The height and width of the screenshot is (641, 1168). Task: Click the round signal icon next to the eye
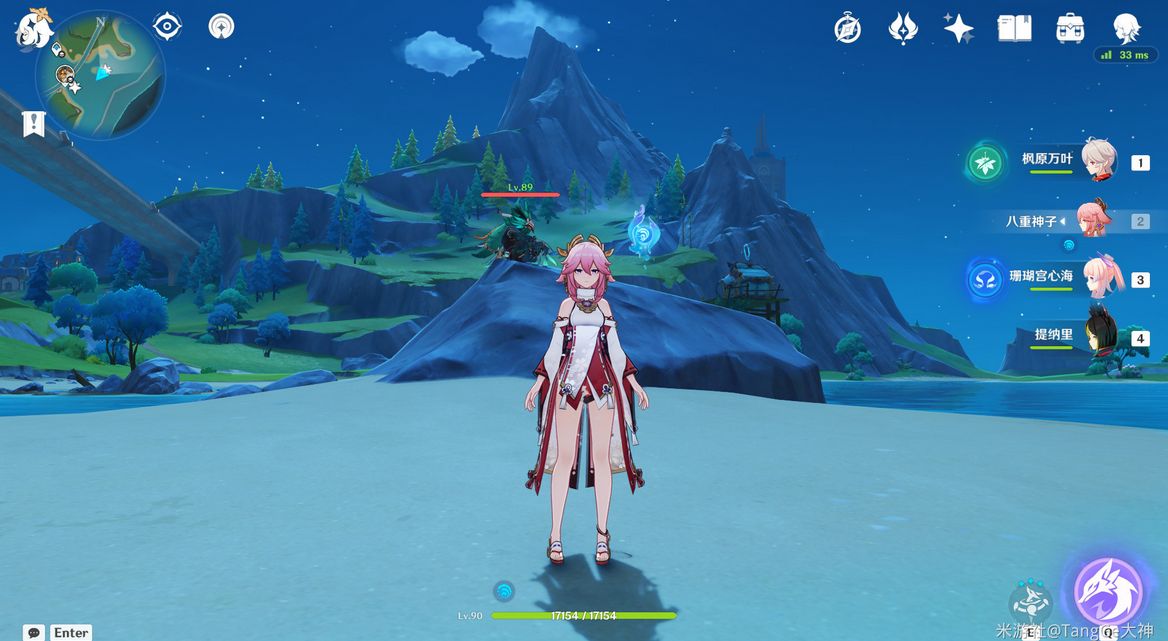click(221, 26)
